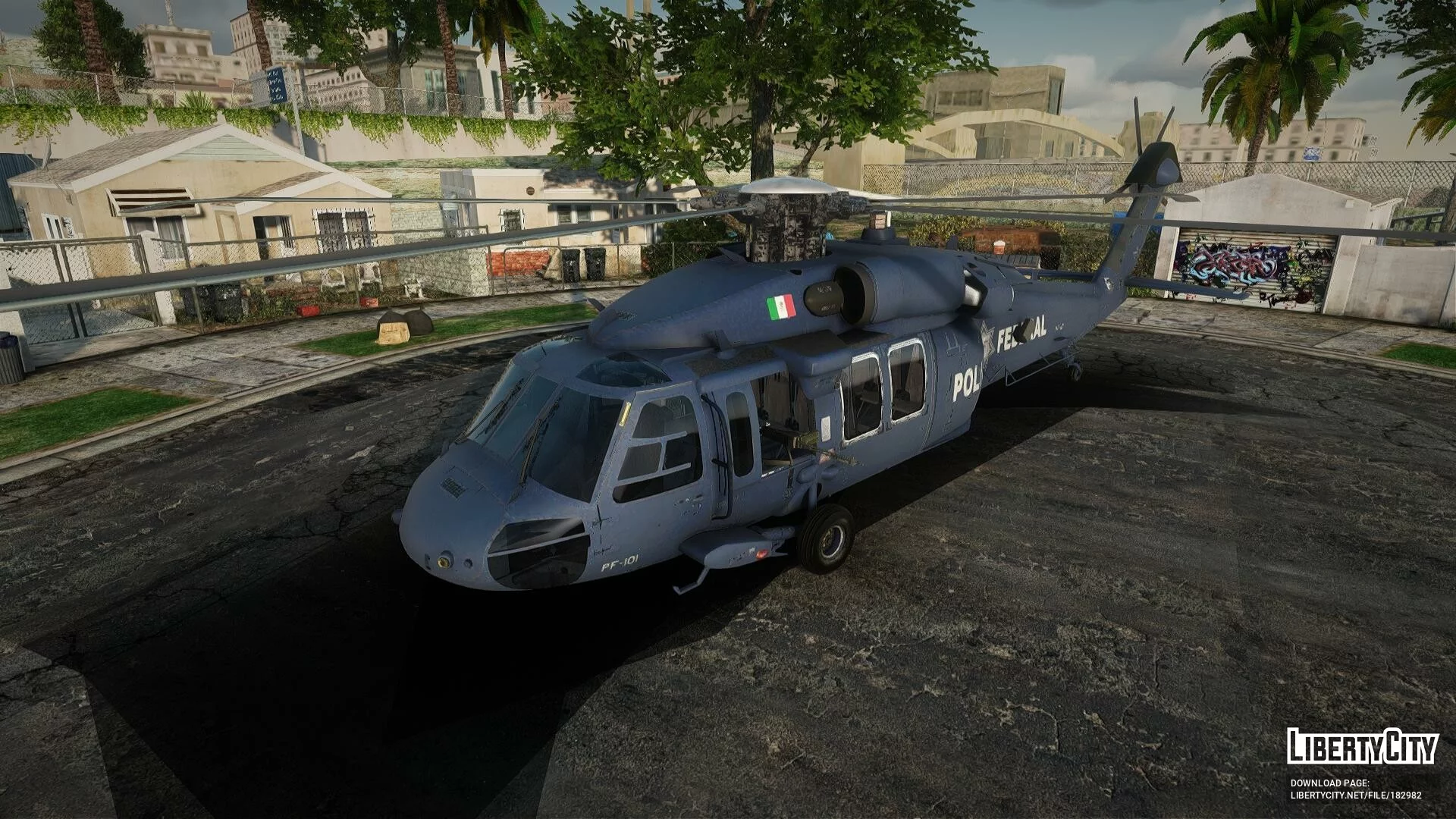Click the LibertyCity logo watermark

point(1362,746)
